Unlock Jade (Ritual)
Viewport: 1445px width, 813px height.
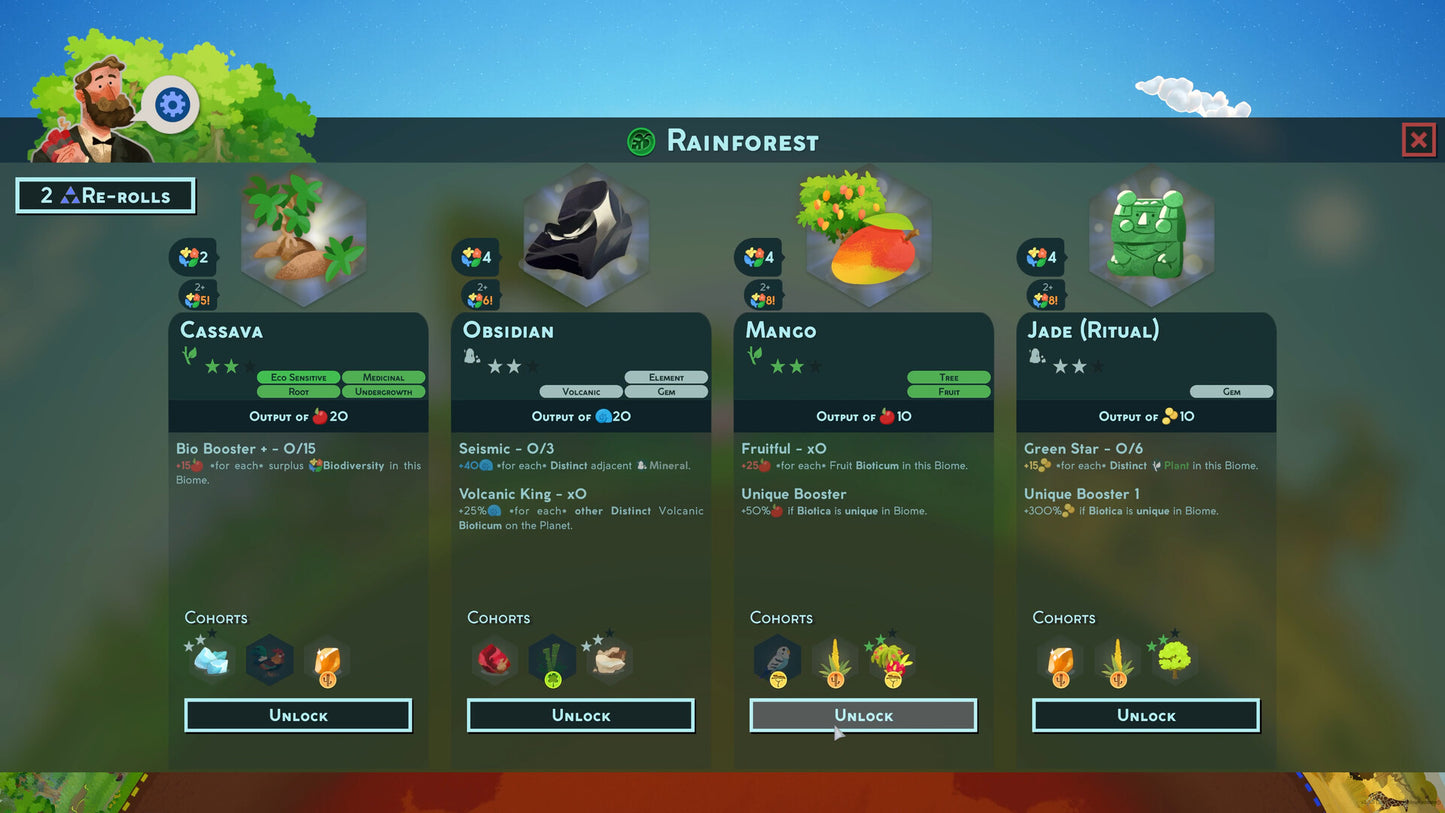1145,715
